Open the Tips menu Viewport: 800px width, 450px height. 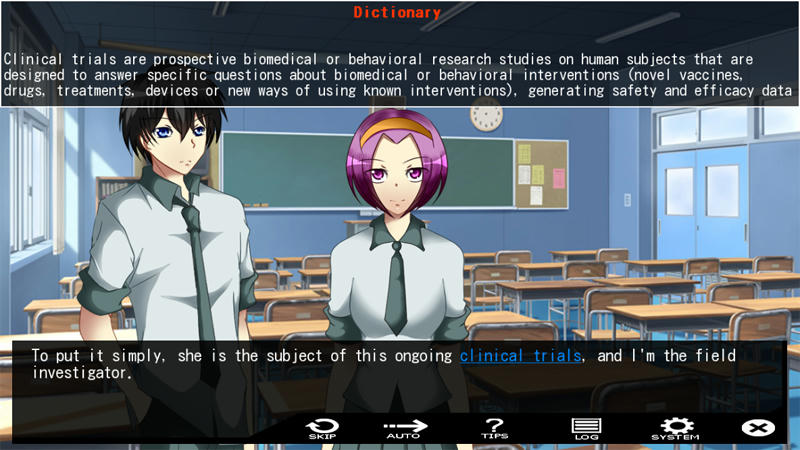pyautogui.click(x=494, y=428)
